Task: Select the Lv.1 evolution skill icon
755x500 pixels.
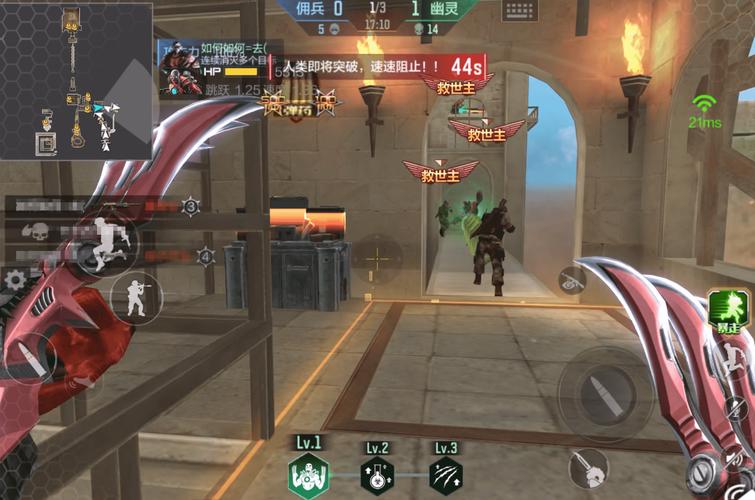Action: [x=307, y=475]
